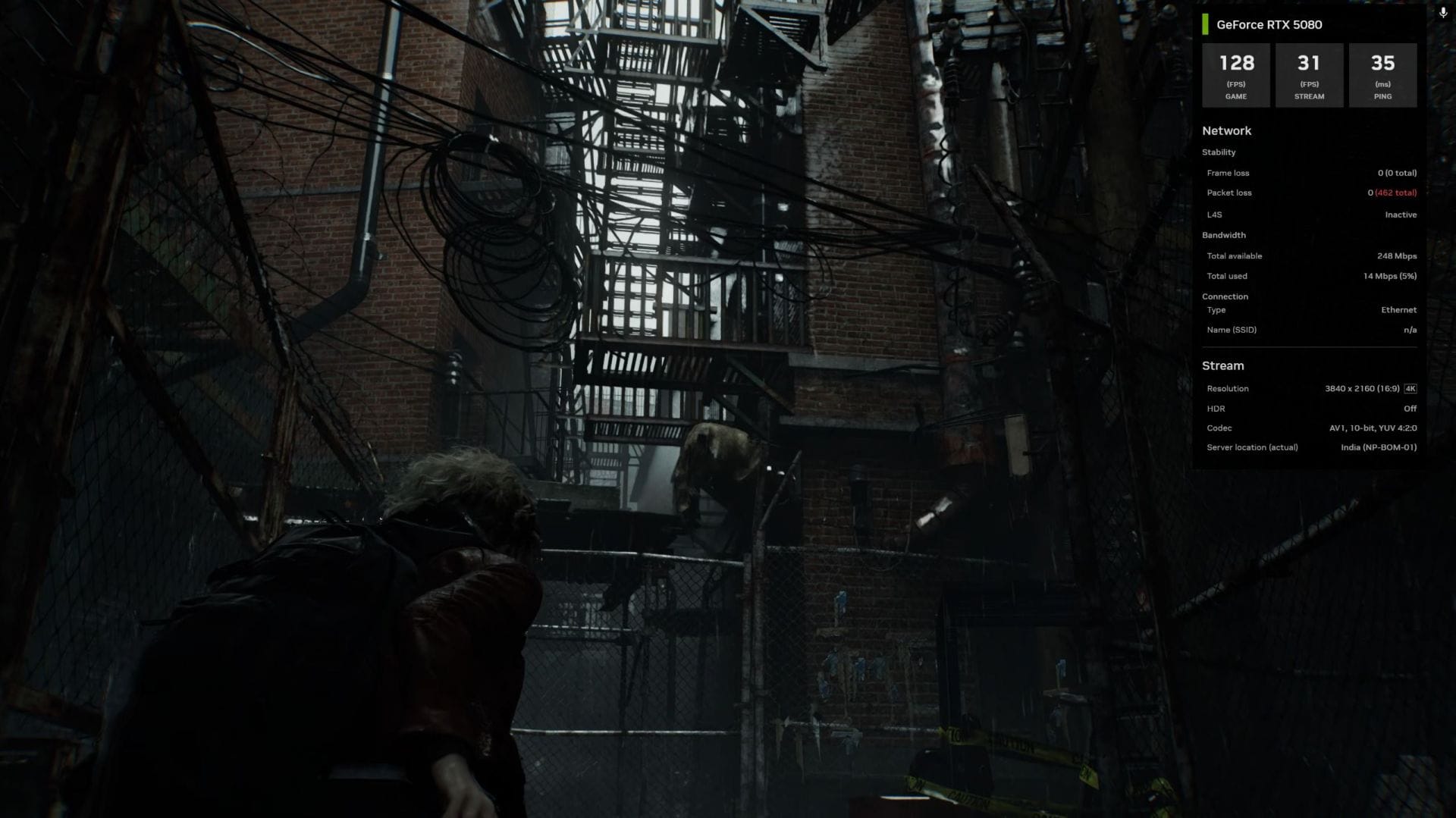1456x818 pixels.
Task: Click the GeForce RTX 5080 title header
Action: click(x=1269, y=25)
